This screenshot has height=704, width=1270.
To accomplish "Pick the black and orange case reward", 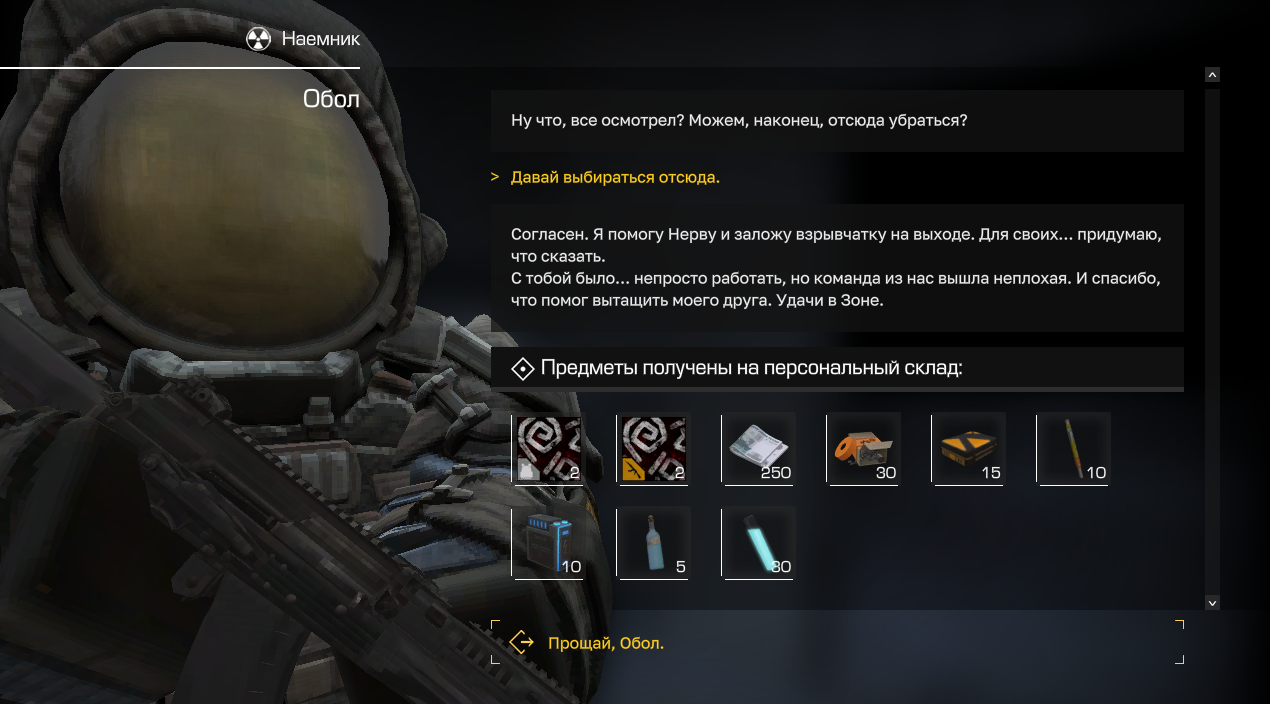I will pyautogui.click(x=968, y=448).
